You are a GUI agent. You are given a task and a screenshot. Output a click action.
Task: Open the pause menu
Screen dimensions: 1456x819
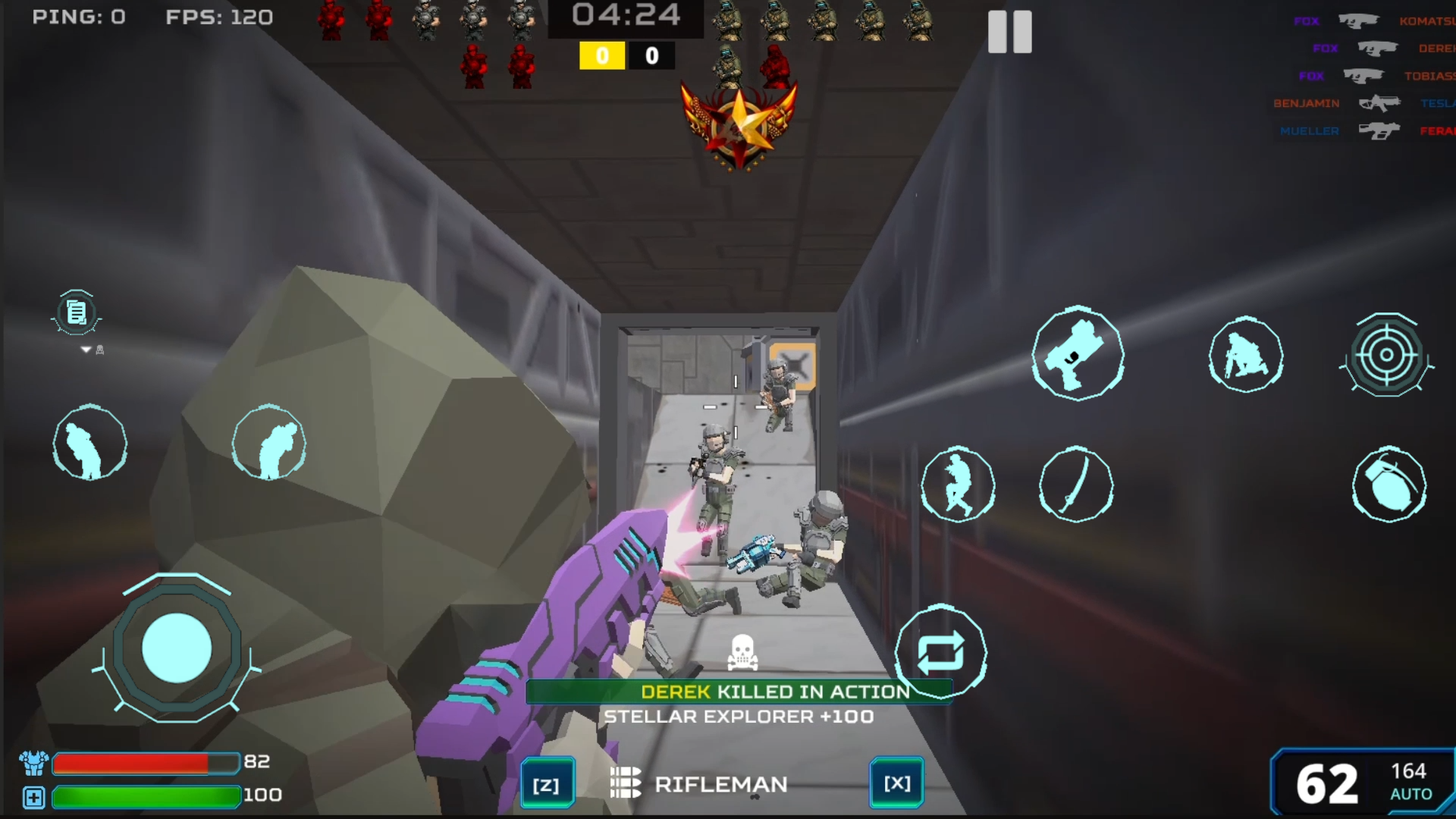pyautogui.click(x=1009, y=32)
